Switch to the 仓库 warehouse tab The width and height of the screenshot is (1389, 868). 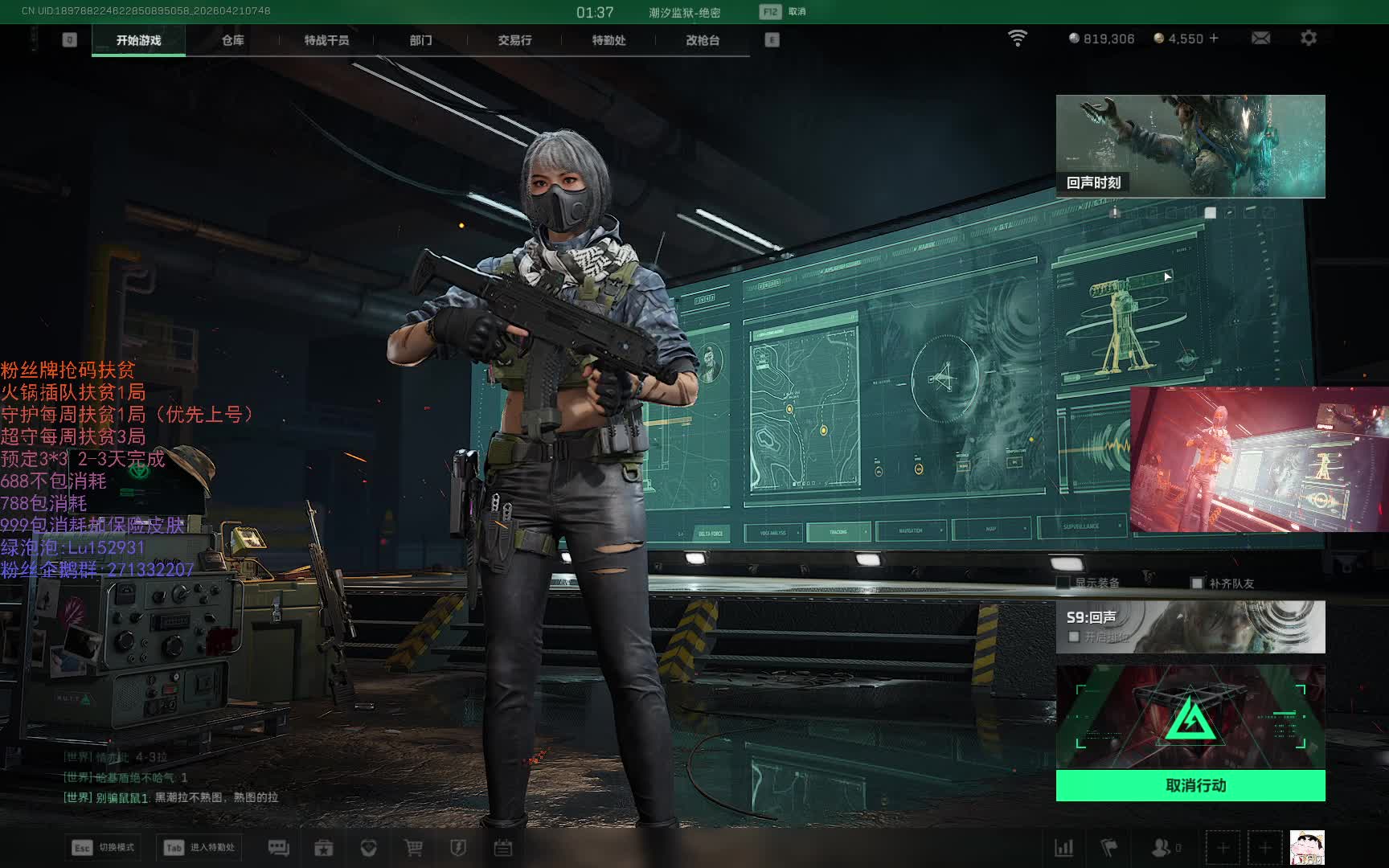tap(232, 40)
